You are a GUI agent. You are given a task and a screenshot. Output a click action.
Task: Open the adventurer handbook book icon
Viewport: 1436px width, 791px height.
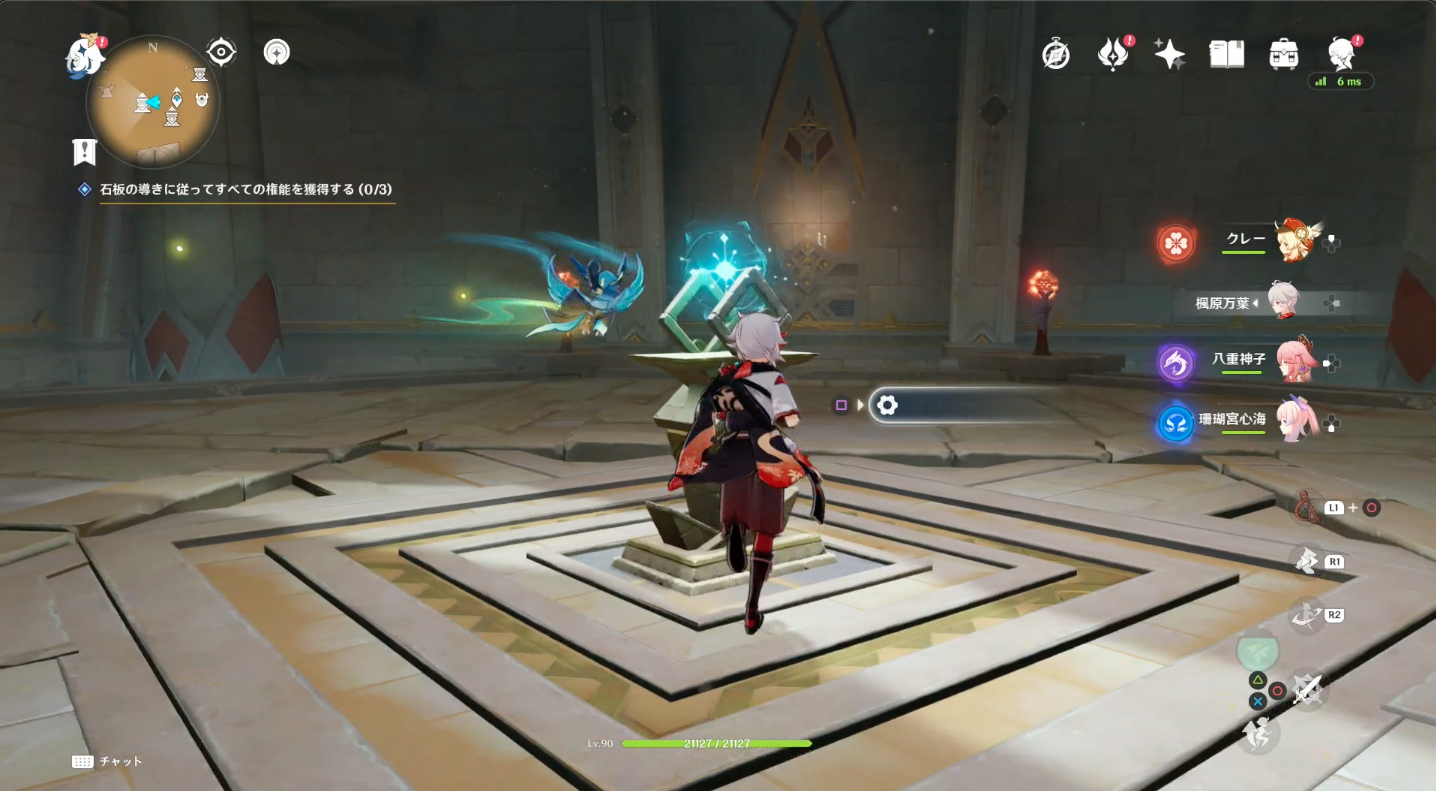coord(1226,54)
